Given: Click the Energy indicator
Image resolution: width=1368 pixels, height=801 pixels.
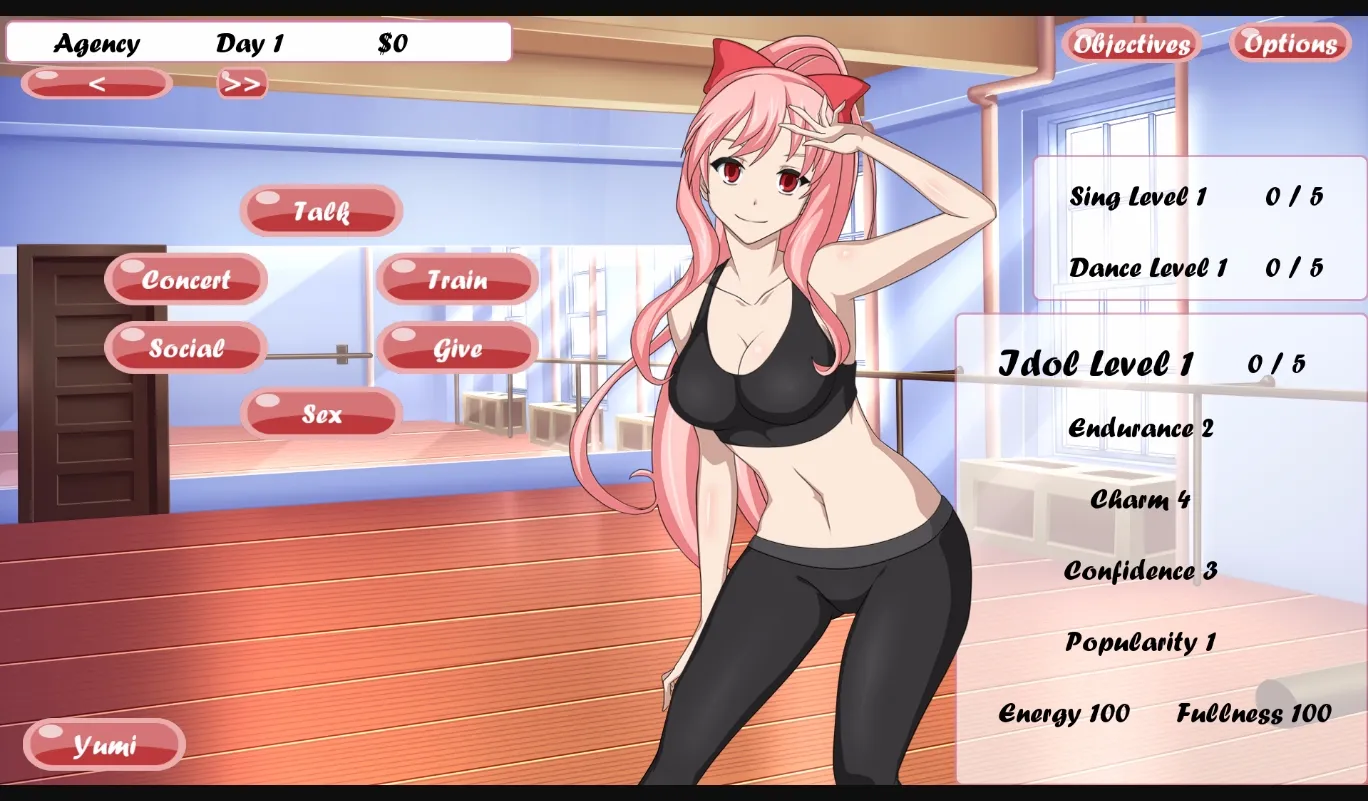Looking at the screenshot, I should [1064, 714].
